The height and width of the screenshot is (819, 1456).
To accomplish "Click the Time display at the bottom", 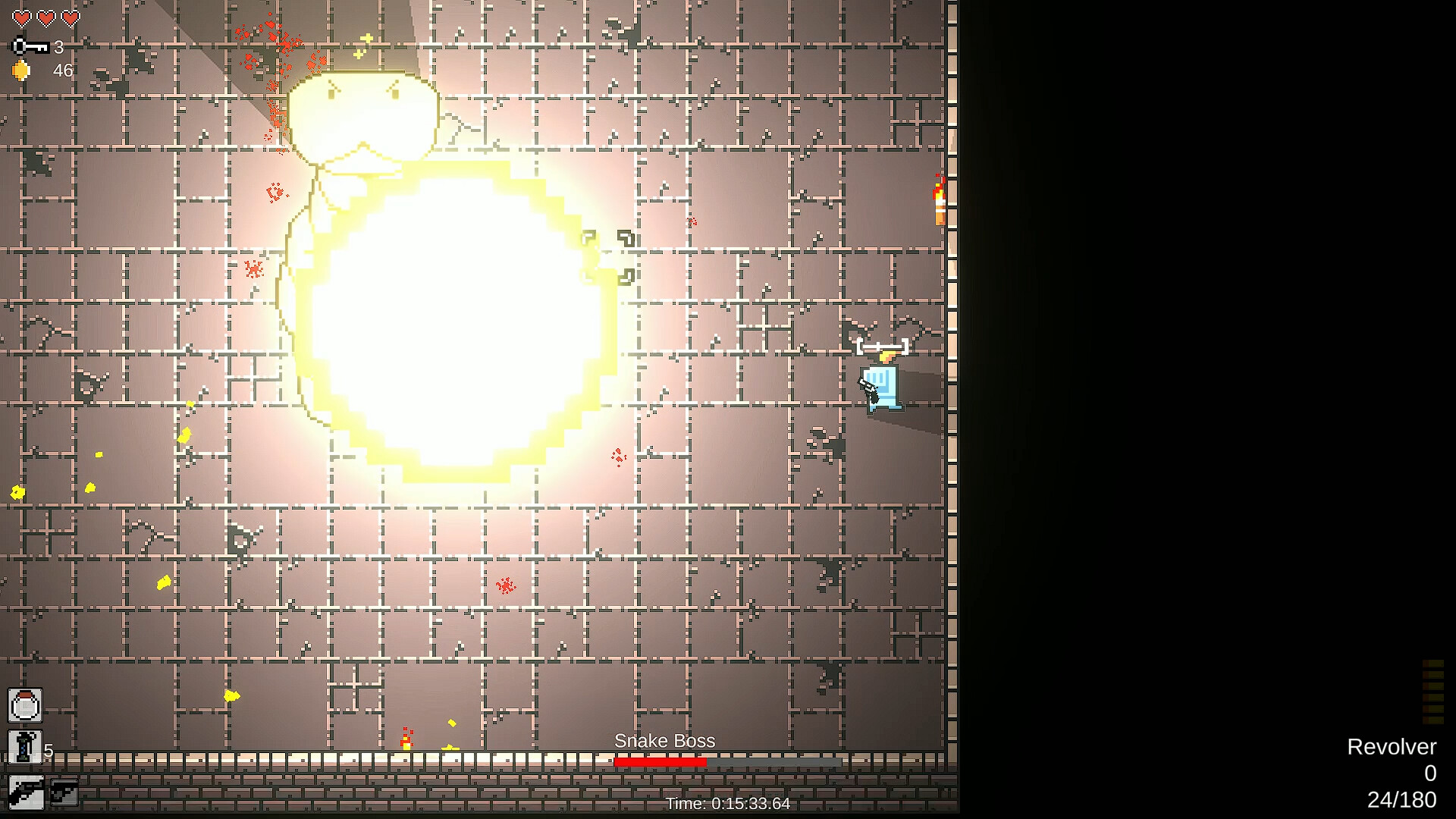I will 726,803.
